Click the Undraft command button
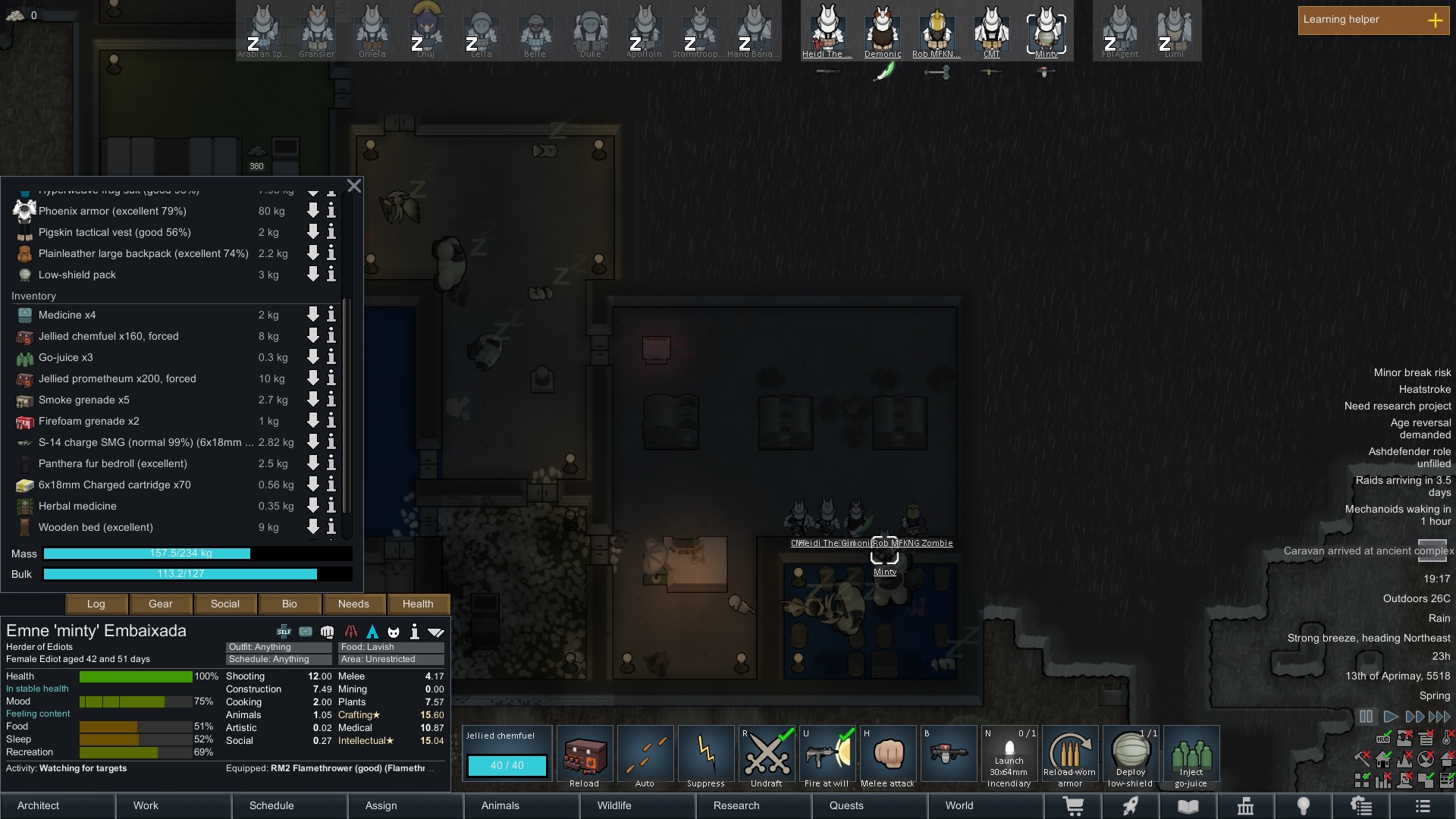 [767, 756]
